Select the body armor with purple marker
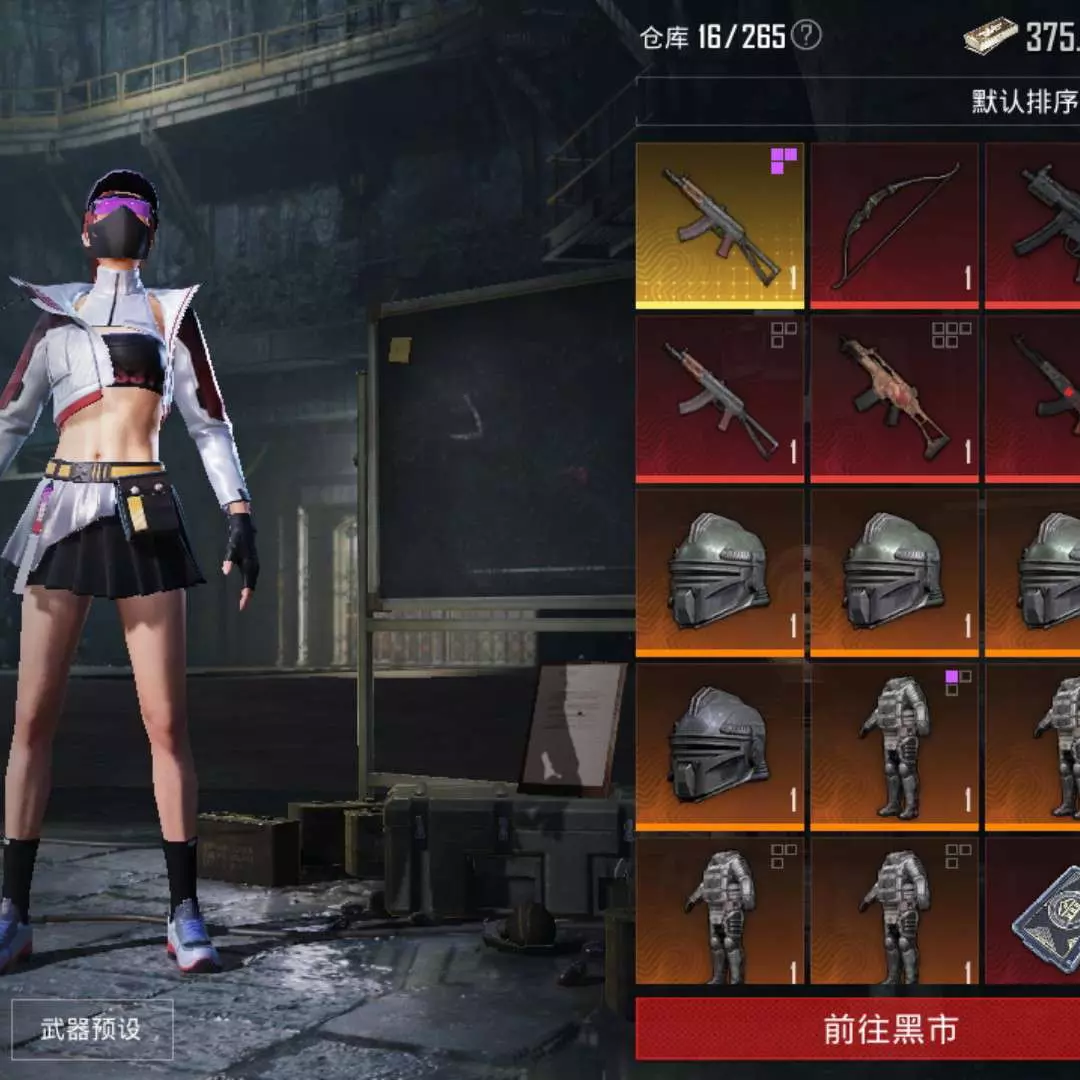This screenshot has height=1080, width=1080. pyautogui.click(x=894, y=747)
